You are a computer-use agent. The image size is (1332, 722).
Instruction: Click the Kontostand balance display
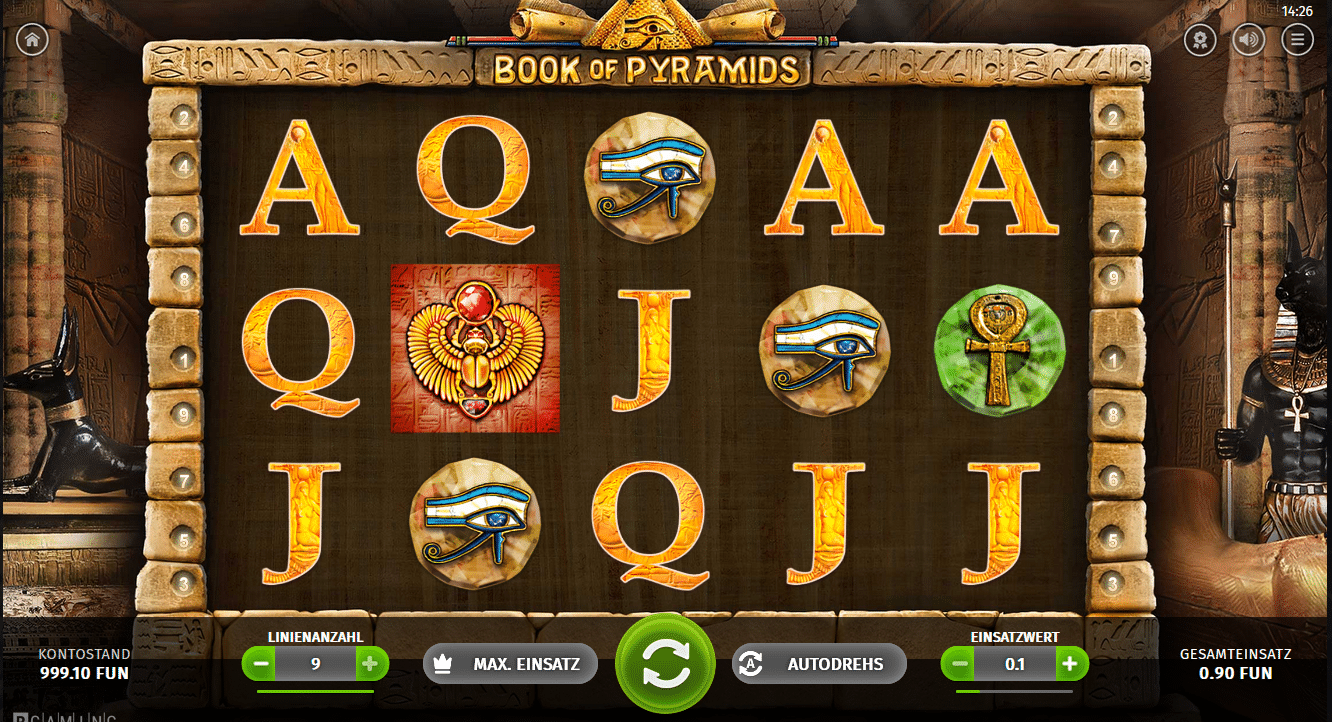[x=83, y=663]
